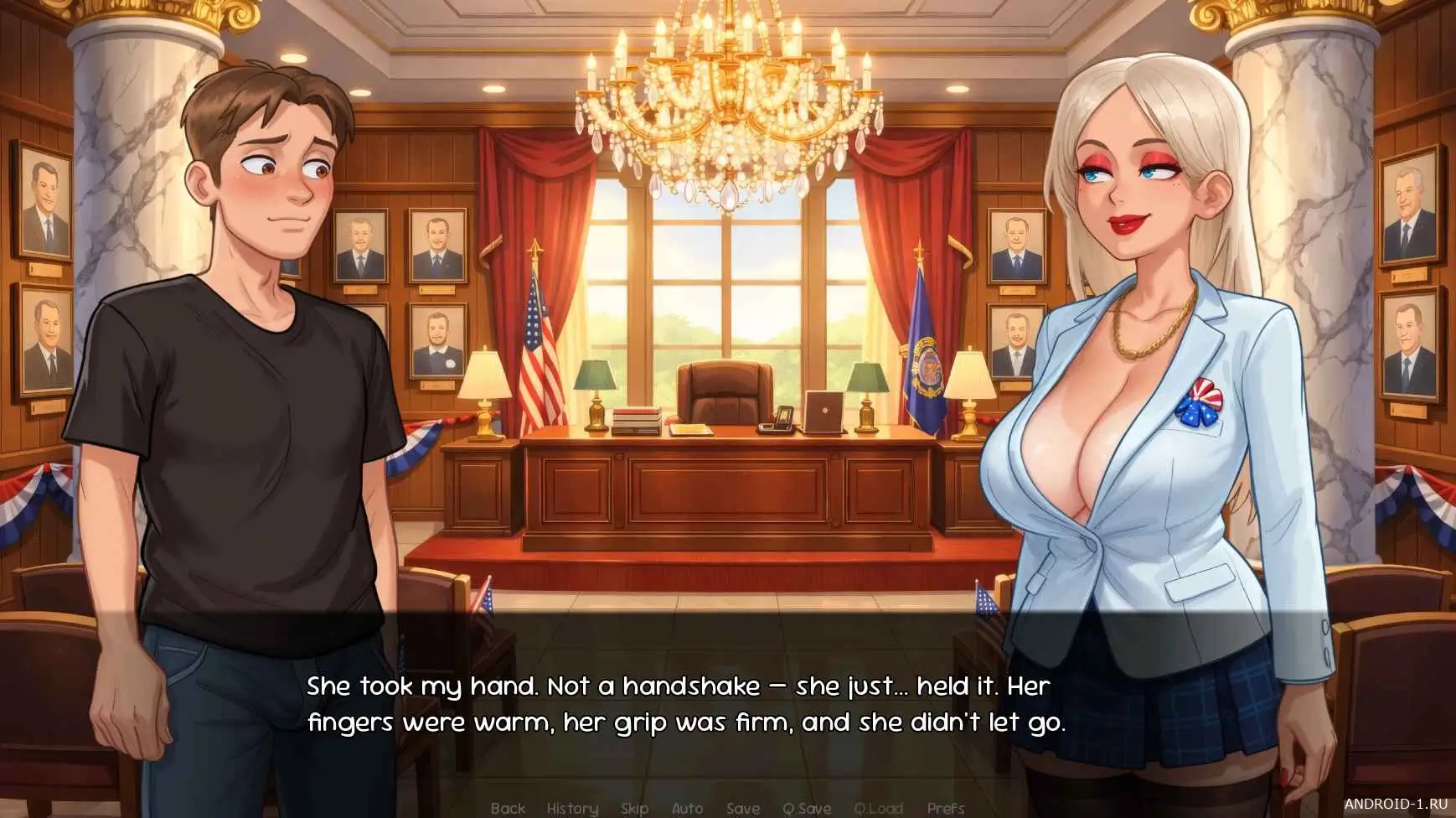
Task: Open the Prefs settings menu
Action: click(x=946, y=808)
